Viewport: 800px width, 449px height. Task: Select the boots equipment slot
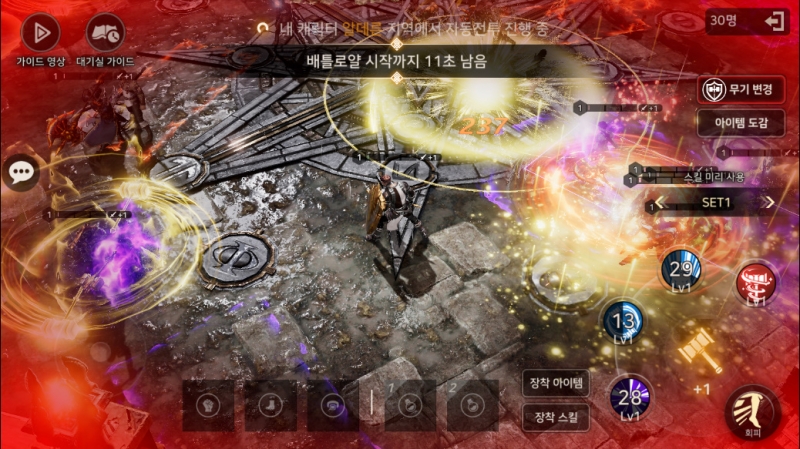[x=270, y=405]
